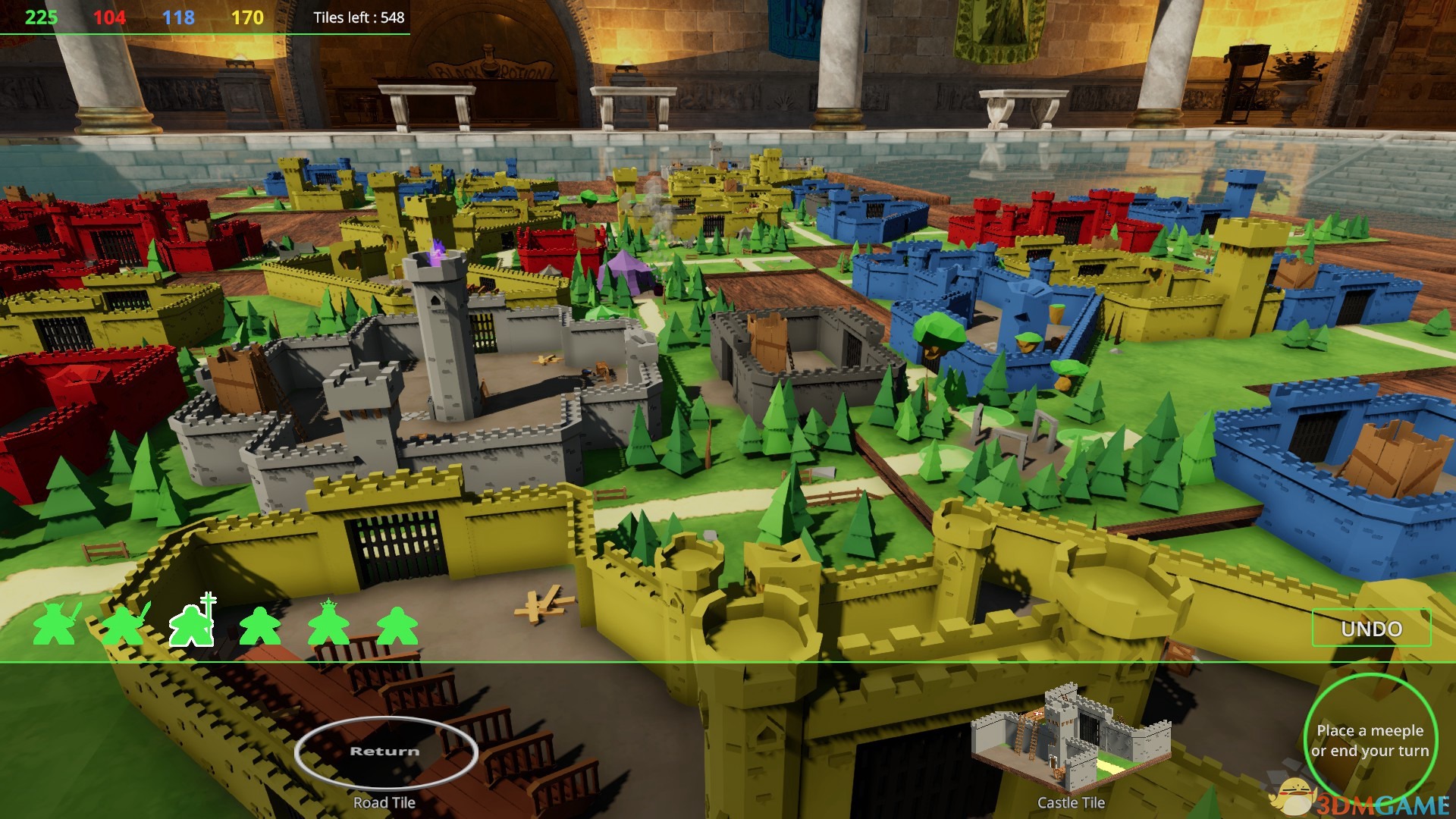1456x819 pixels.
Task: End your turn with the green circle button
Action: pos(1370,739)
